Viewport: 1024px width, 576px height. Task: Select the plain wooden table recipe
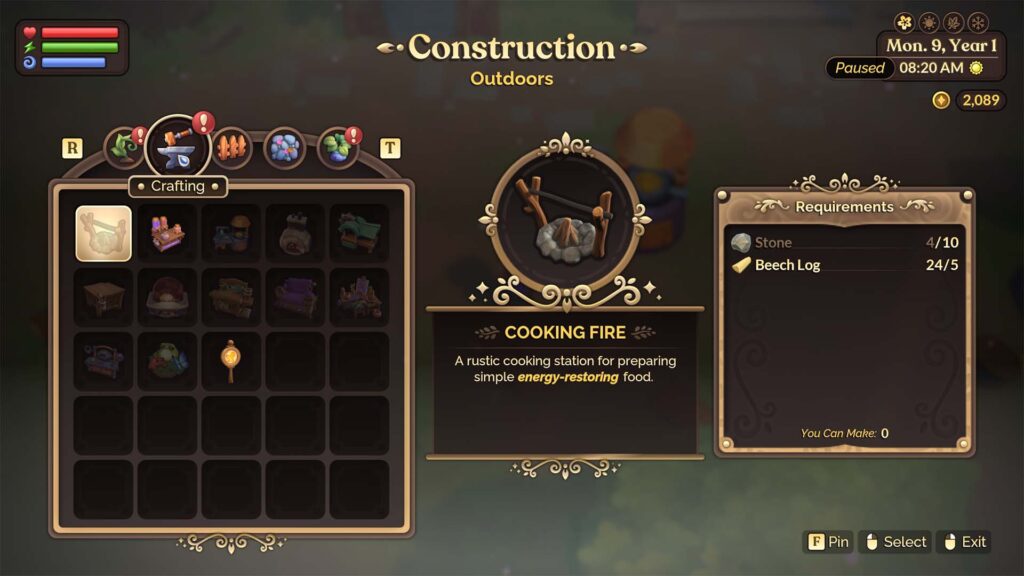(103, 297)
